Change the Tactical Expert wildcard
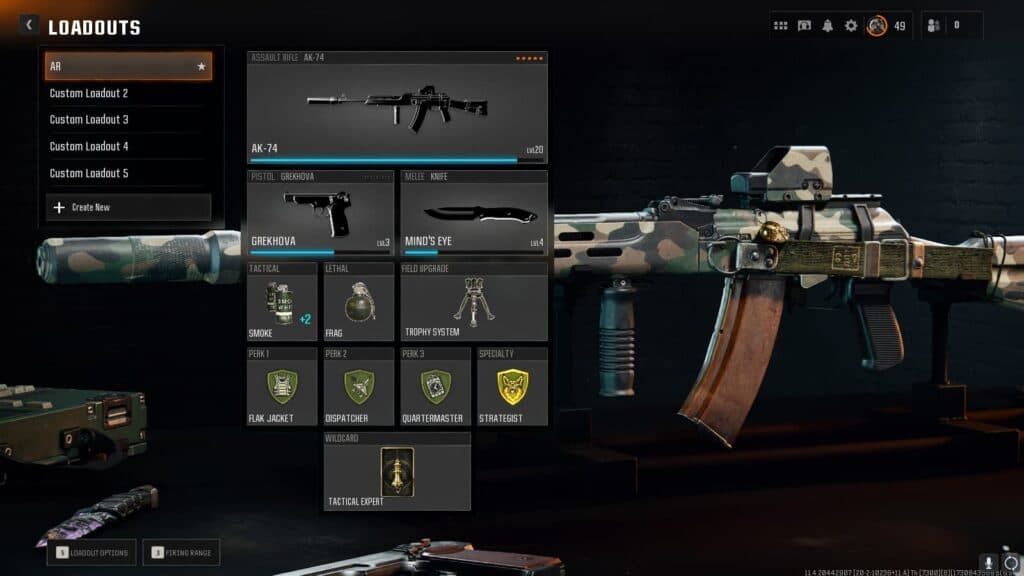The image size is (1024, 576). 397,472
